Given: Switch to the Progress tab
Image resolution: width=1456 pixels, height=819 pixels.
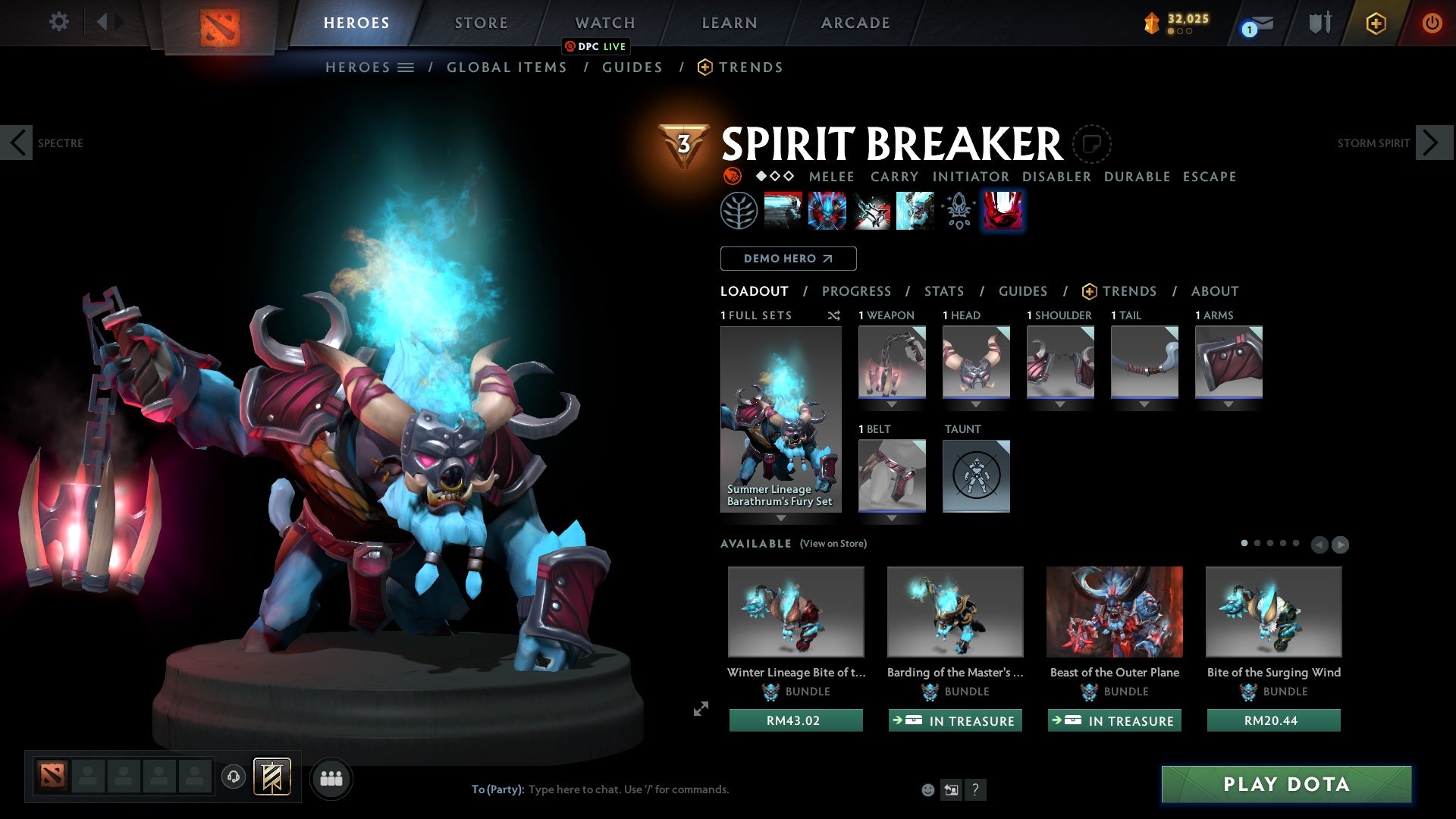Looking at the screenshot, I should coord(857,291).
